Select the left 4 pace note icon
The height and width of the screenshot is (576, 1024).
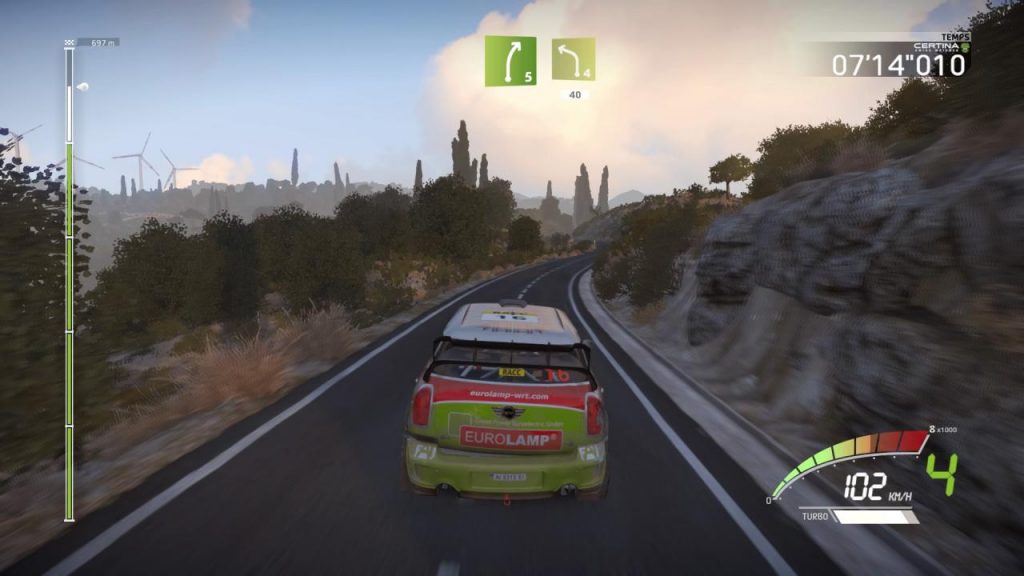click(x=573, y=59)
